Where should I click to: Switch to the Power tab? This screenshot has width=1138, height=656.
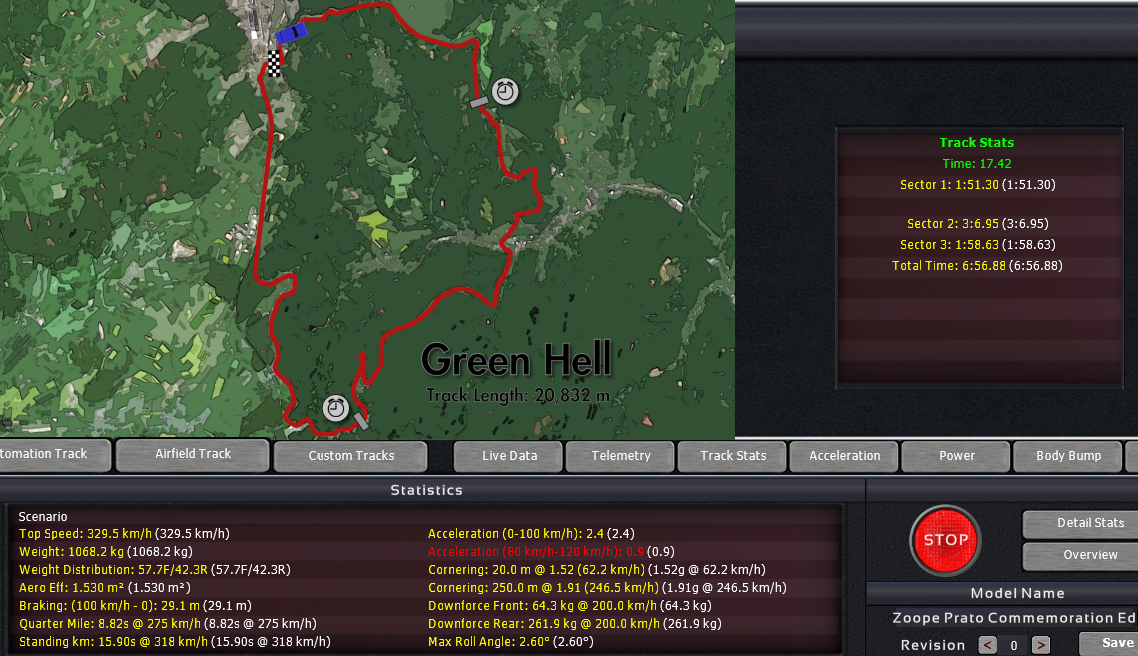(957, 456)
